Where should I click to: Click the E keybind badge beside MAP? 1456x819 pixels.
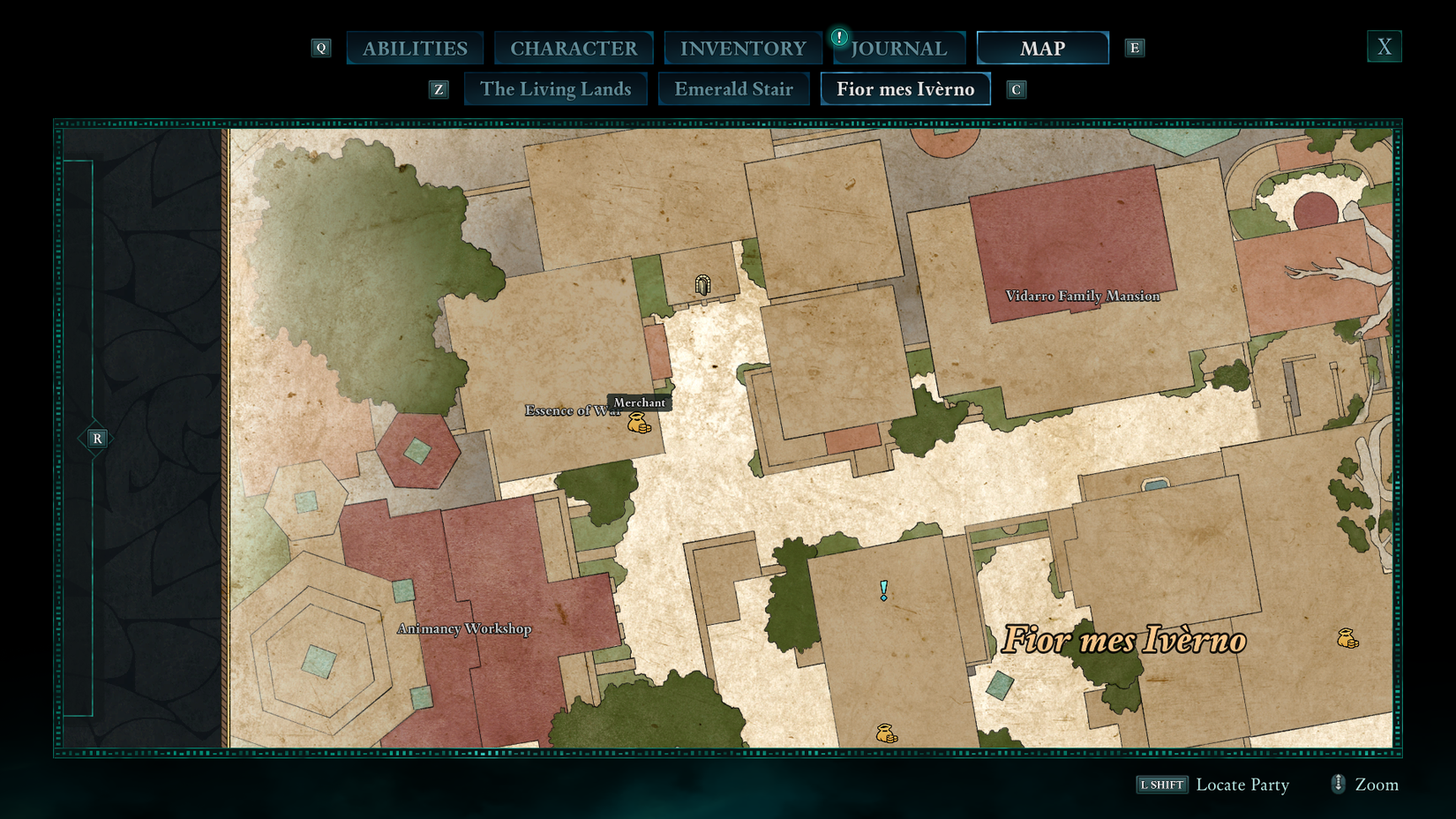[1135, 48]
